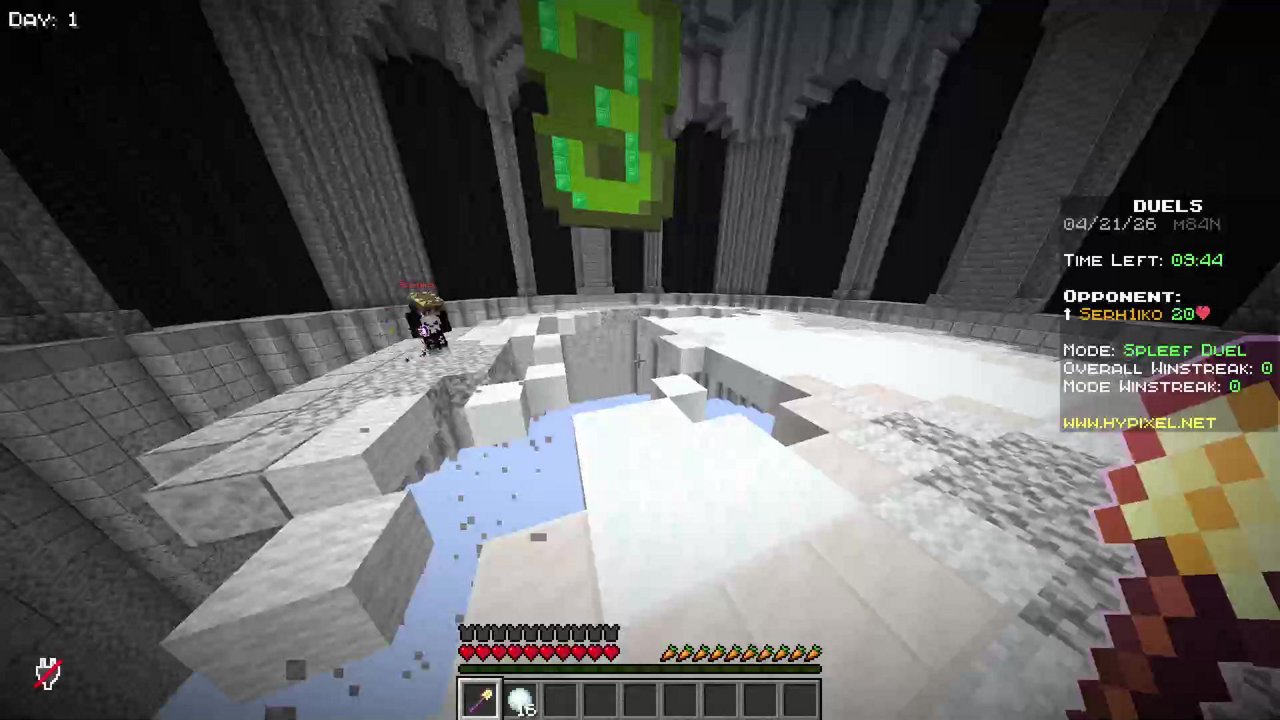Click the leftmost heart in the health bar
The image size is (1280, 720).
click(464, 651)
